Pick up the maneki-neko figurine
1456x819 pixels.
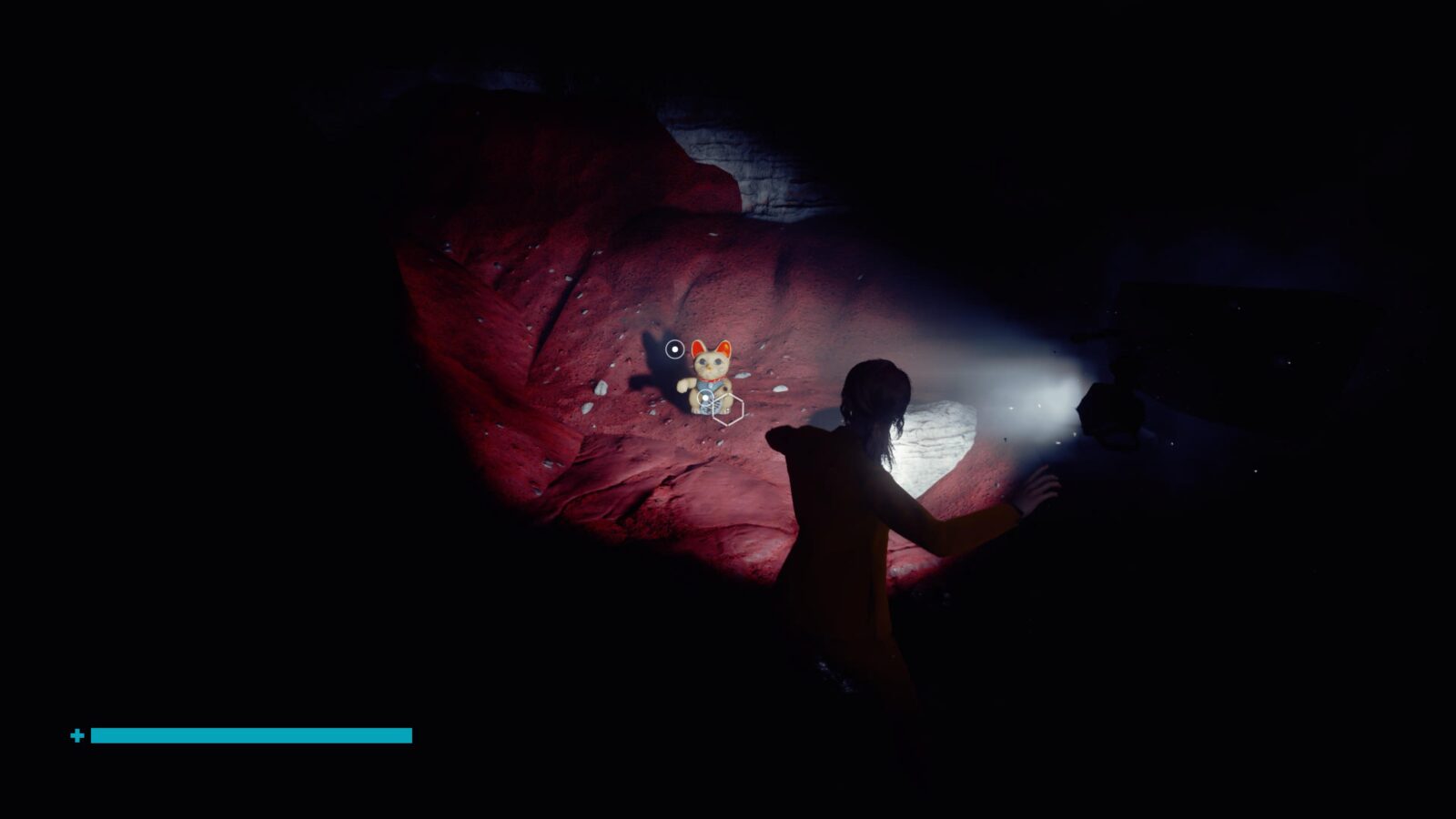pos(709,376)
